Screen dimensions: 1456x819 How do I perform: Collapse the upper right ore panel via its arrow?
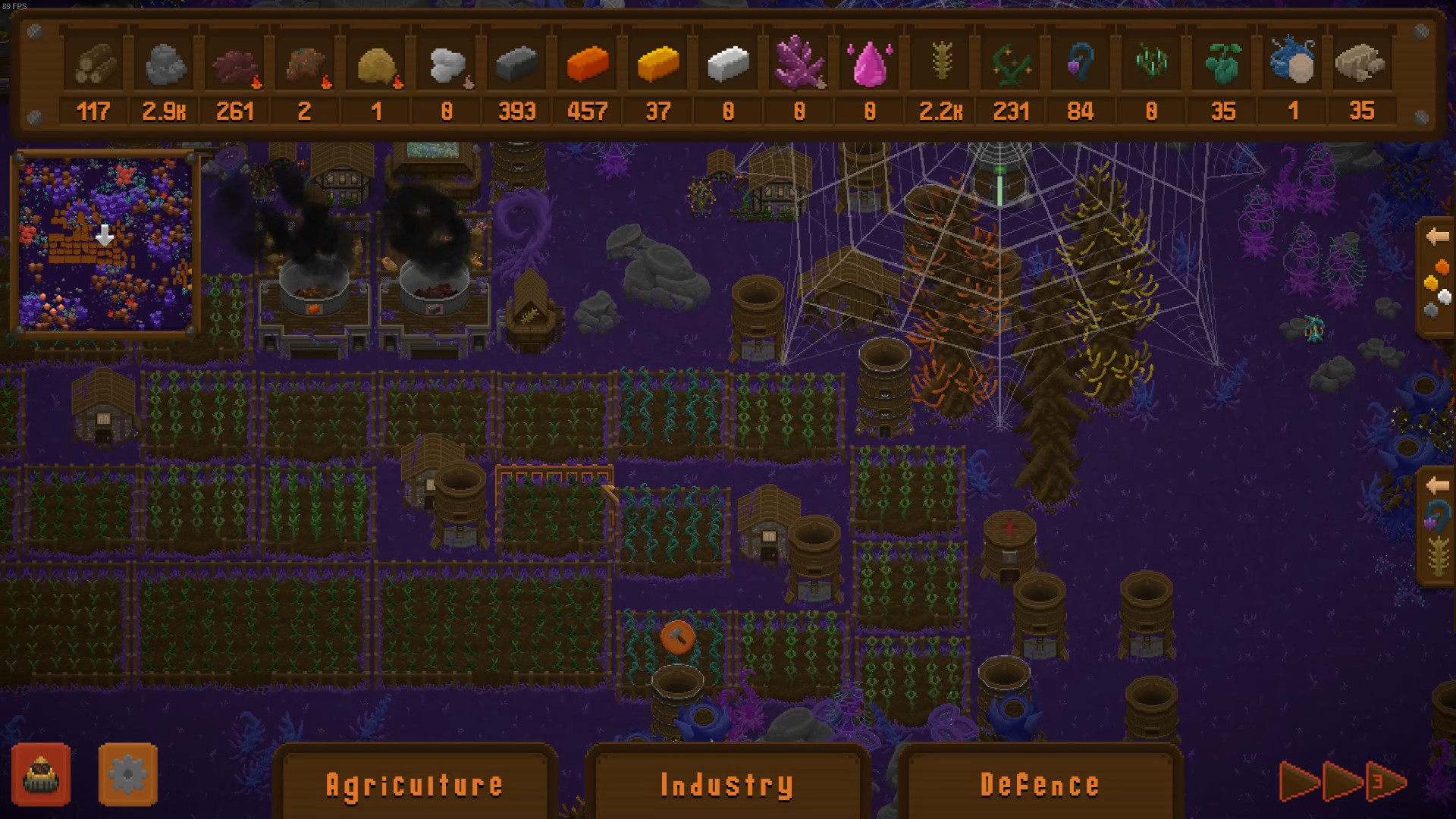pyautogui.click(x=1439, y=237)
